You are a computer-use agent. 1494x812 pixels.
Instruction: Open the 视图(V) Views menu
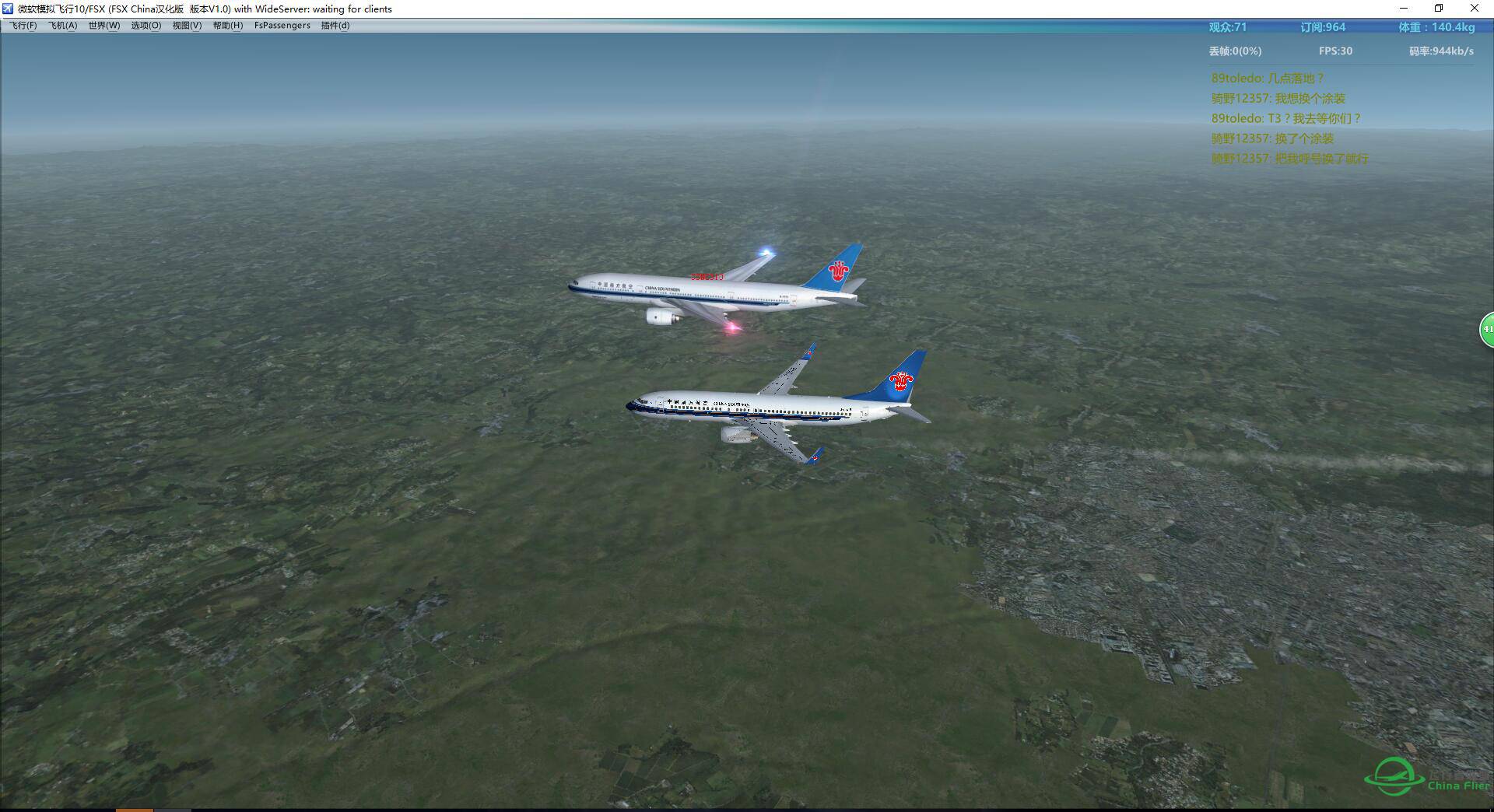pyautogui.click(x=187, y=26)
